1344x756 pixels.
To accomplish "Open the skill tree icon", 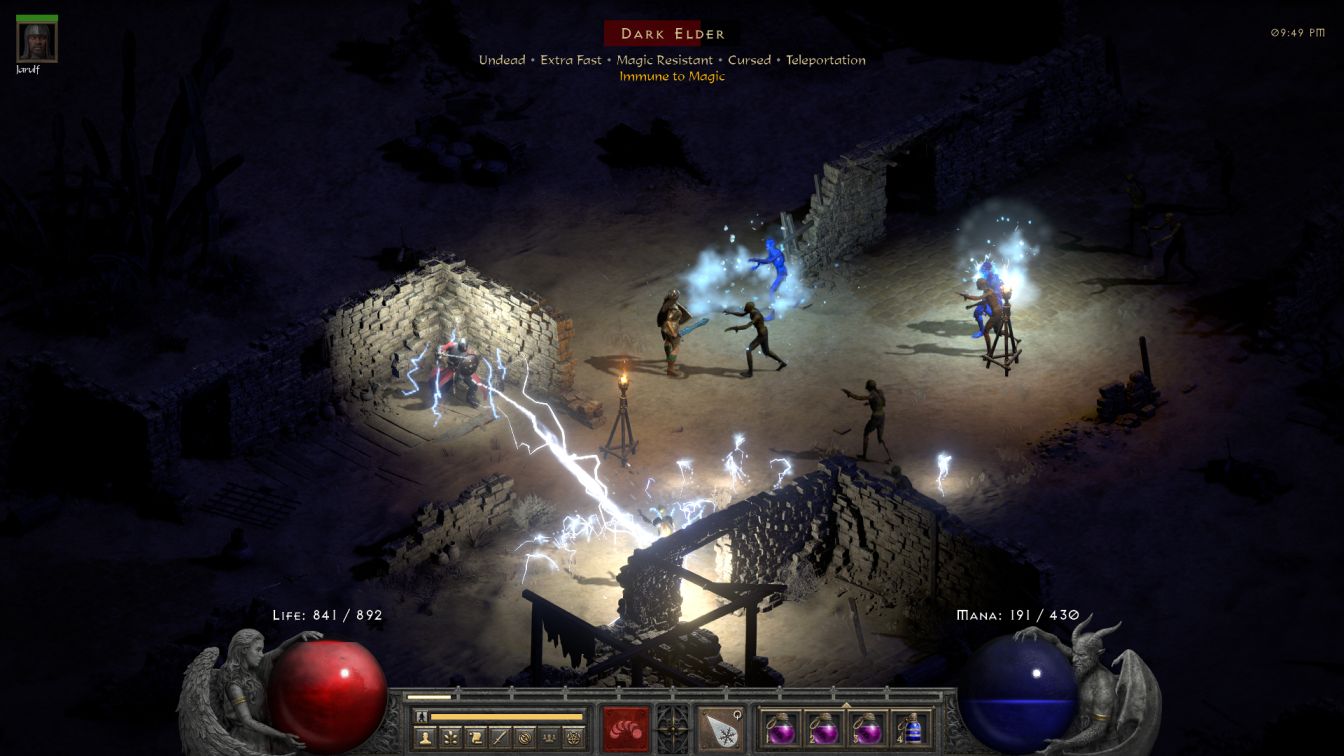I will coord(451,738).
